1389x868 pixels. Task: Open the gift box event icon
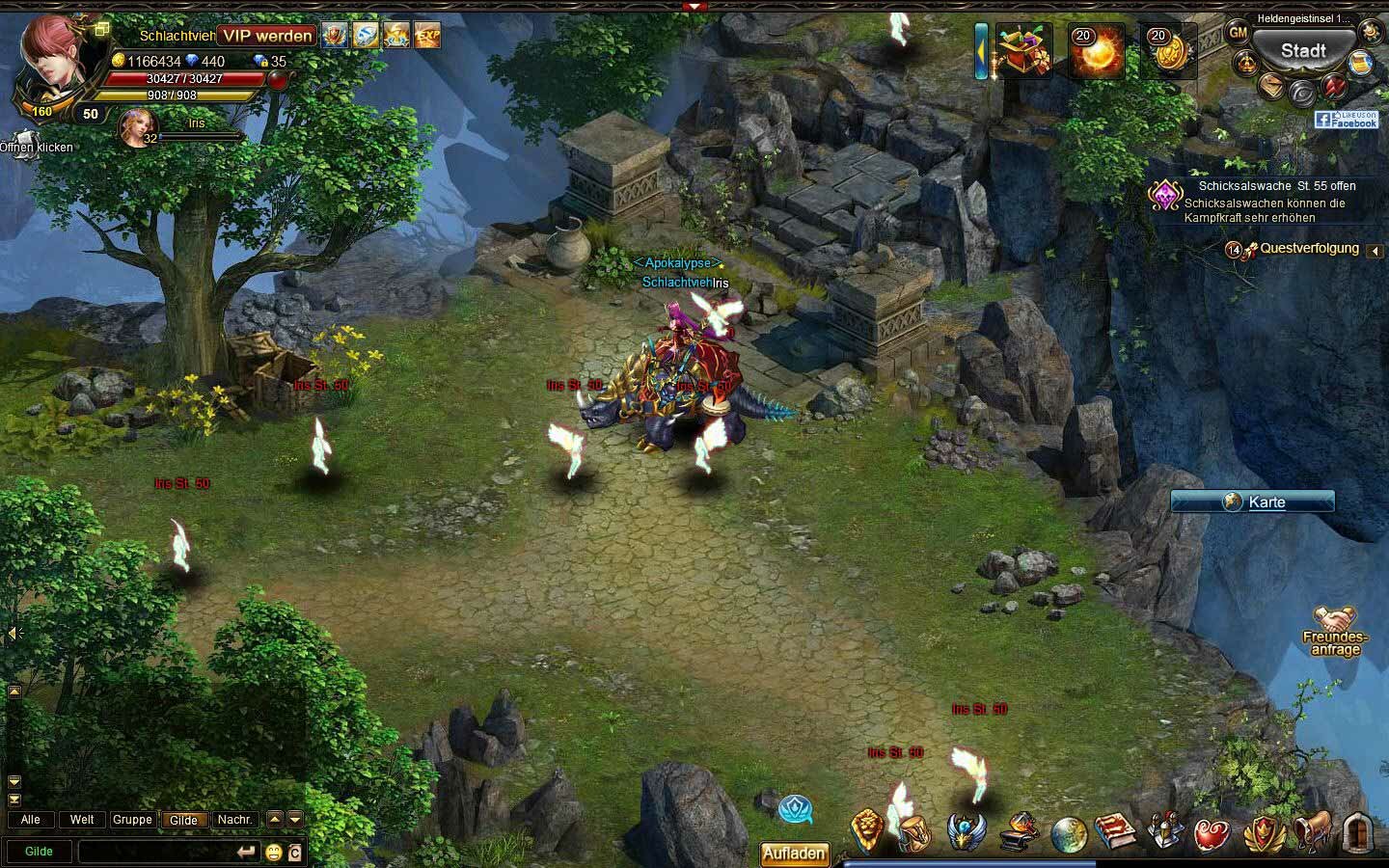tap(1023, 51)
